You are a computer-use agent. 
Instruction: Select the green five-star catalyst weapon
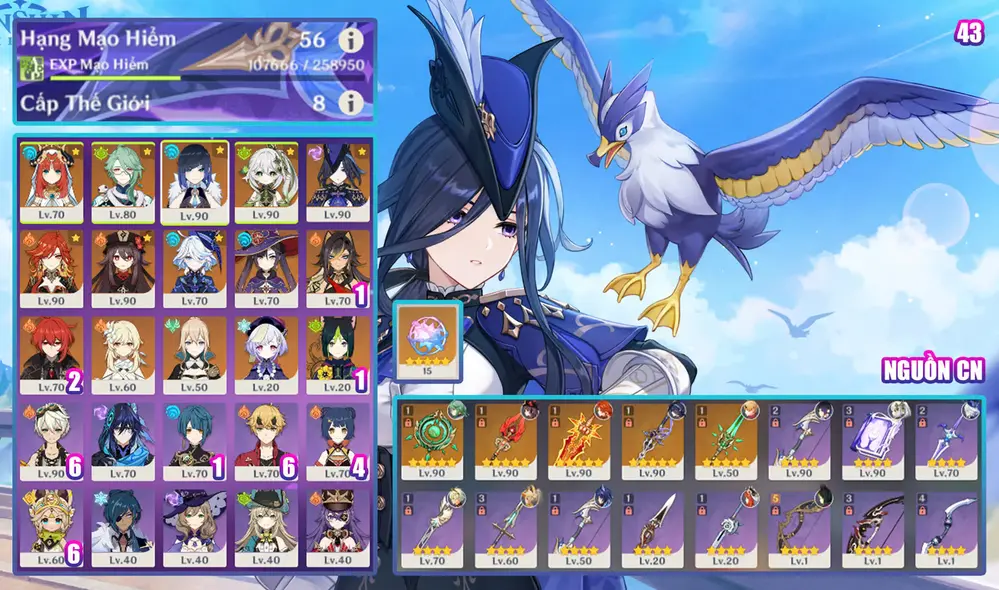[x=436, y=442]
